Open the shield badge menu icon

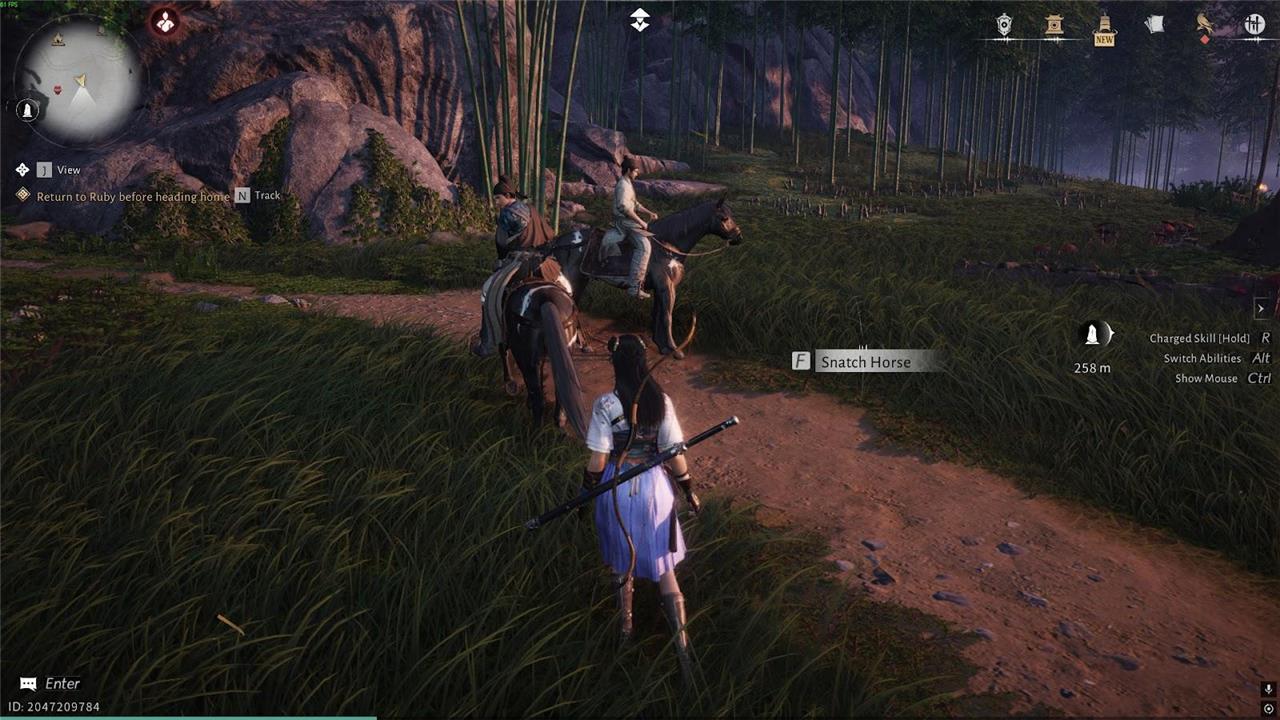[x=1005, y=25]
